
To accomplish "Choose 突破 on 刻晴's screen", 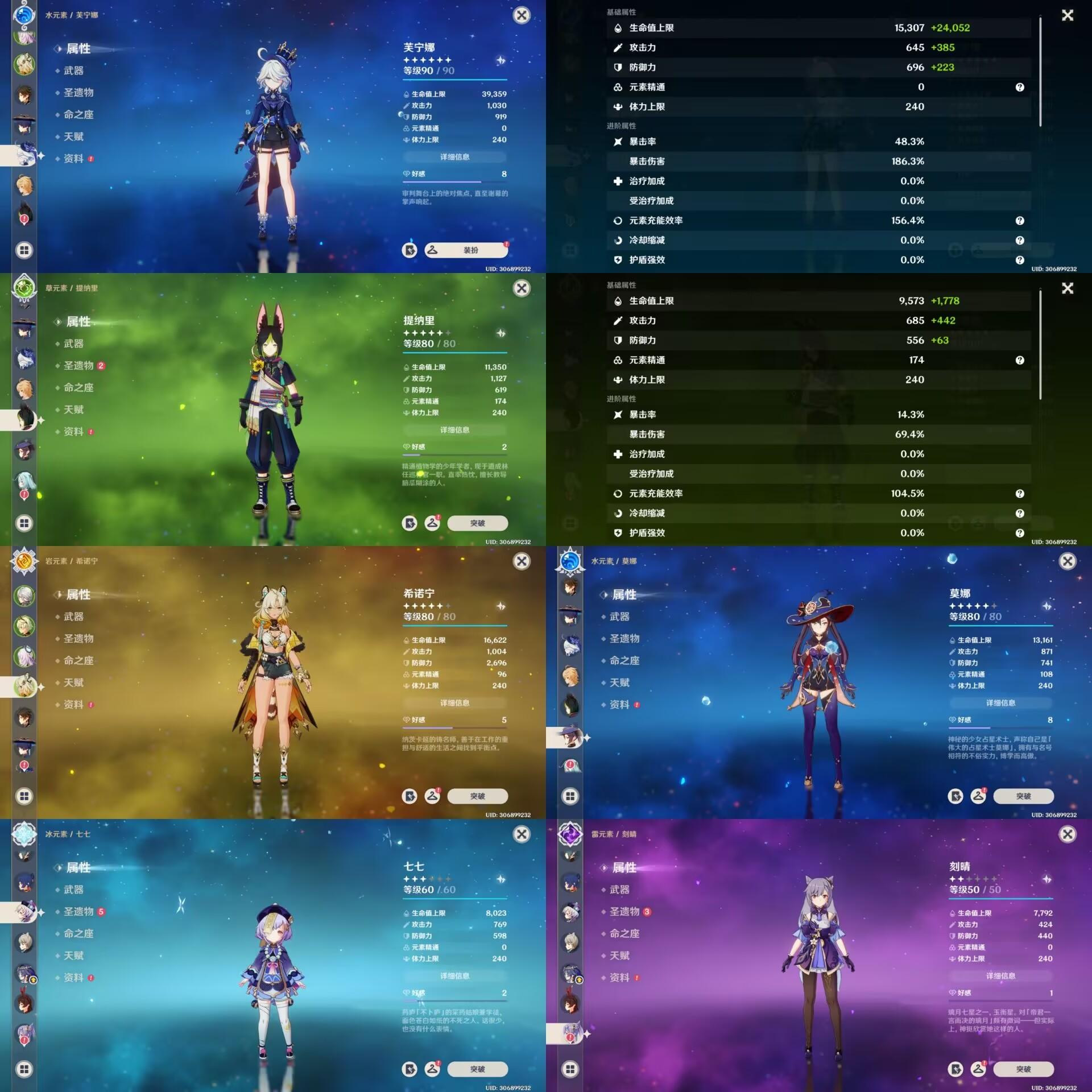I will tap(1023, 1069).
